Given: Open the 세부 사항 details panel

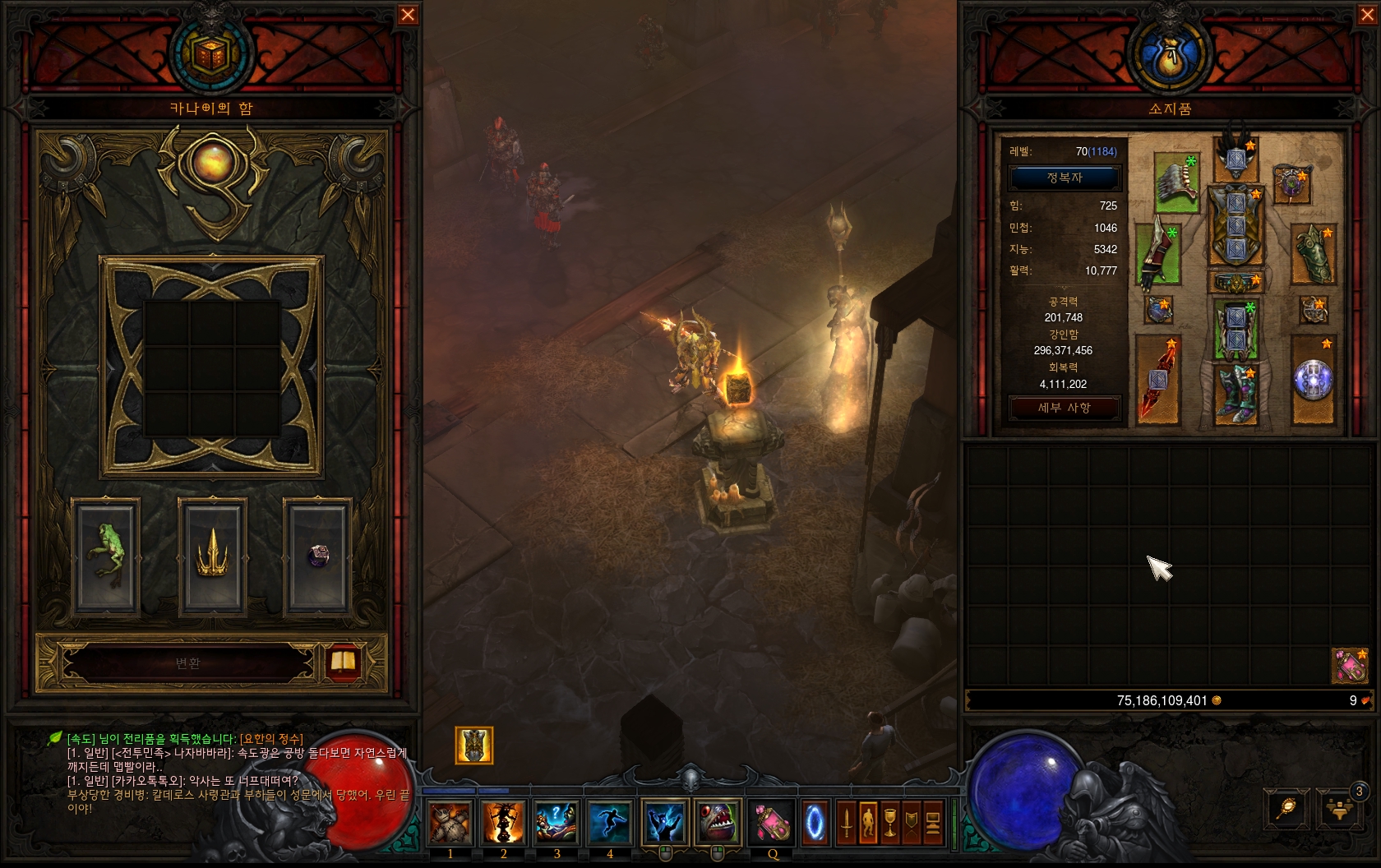Looking at the screenshot, I should [x=1065, y=408].
